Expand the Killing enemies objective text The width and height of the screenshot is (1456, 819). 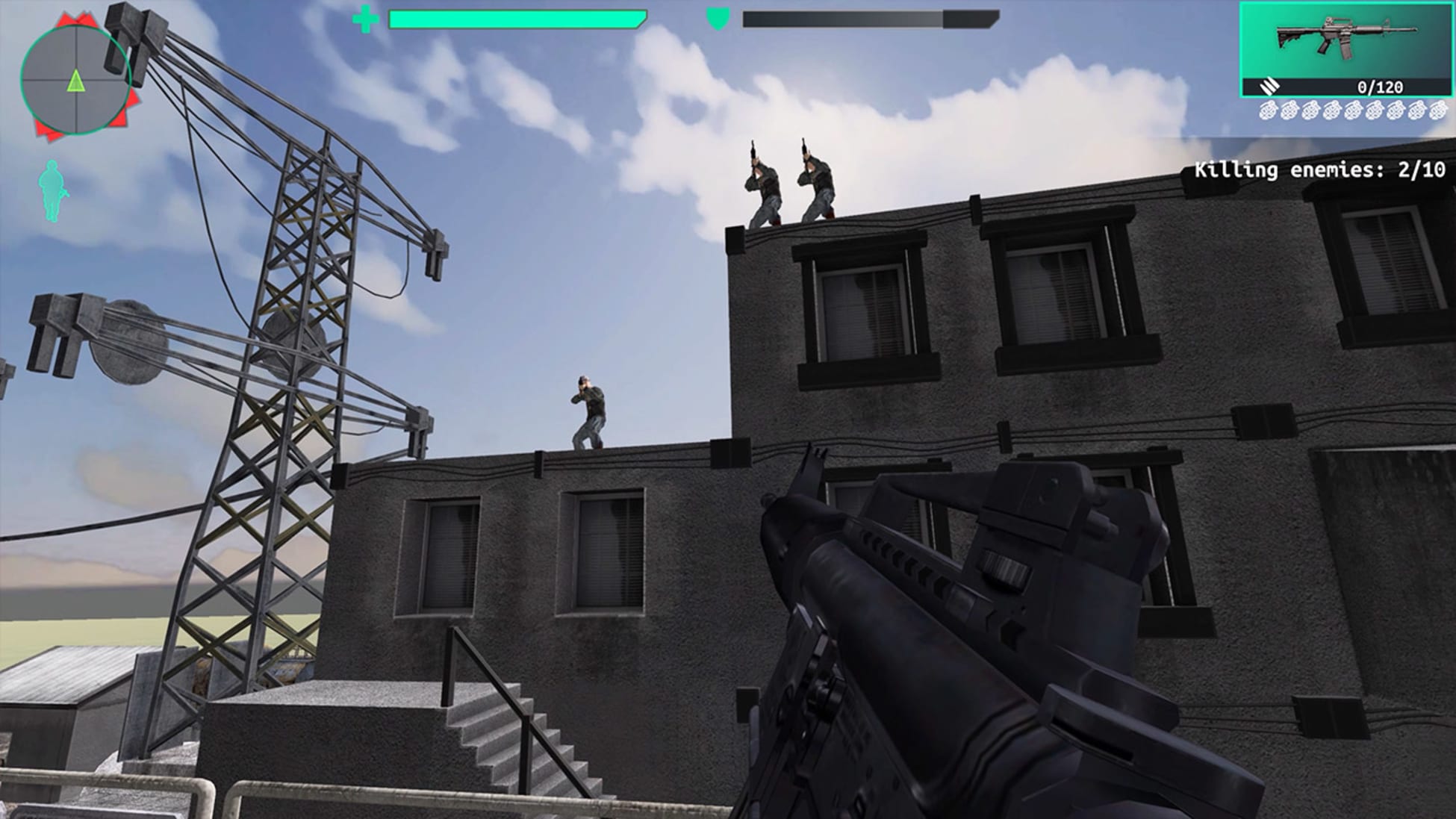[1322, 169]
